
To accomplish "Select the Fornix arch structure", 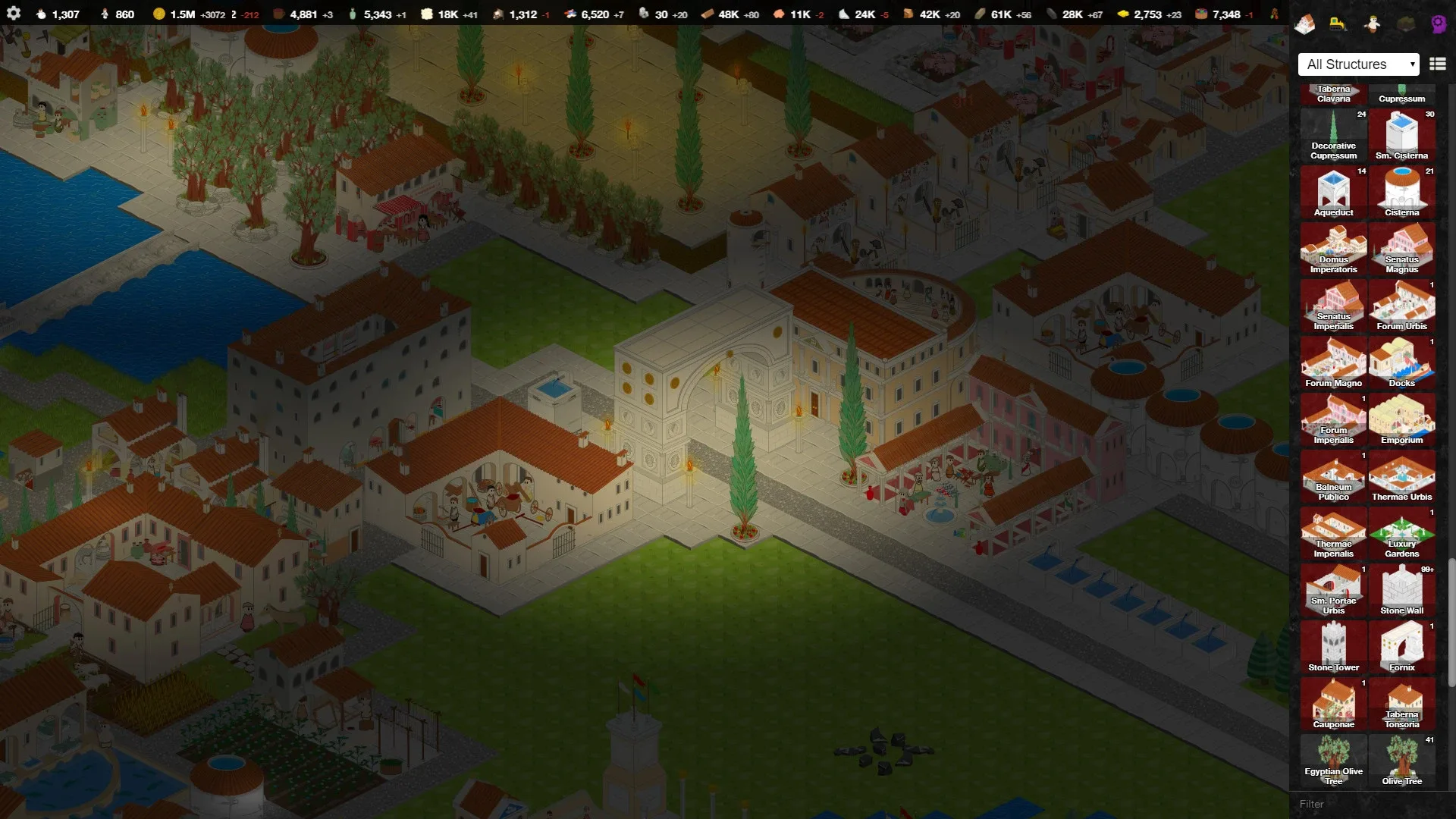I will [1401, 648].
